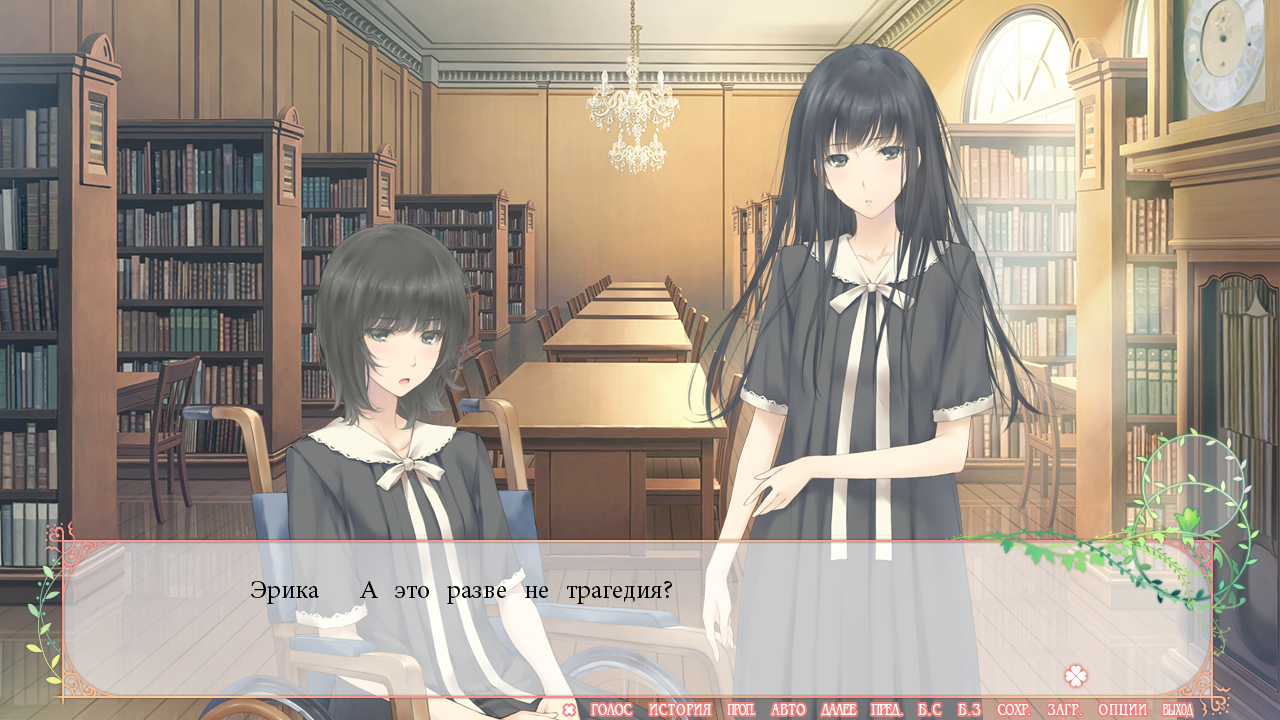The image size is (1280, 720).
Task: Toggle АВТО auto-play mode
Action: click(788, 710)
